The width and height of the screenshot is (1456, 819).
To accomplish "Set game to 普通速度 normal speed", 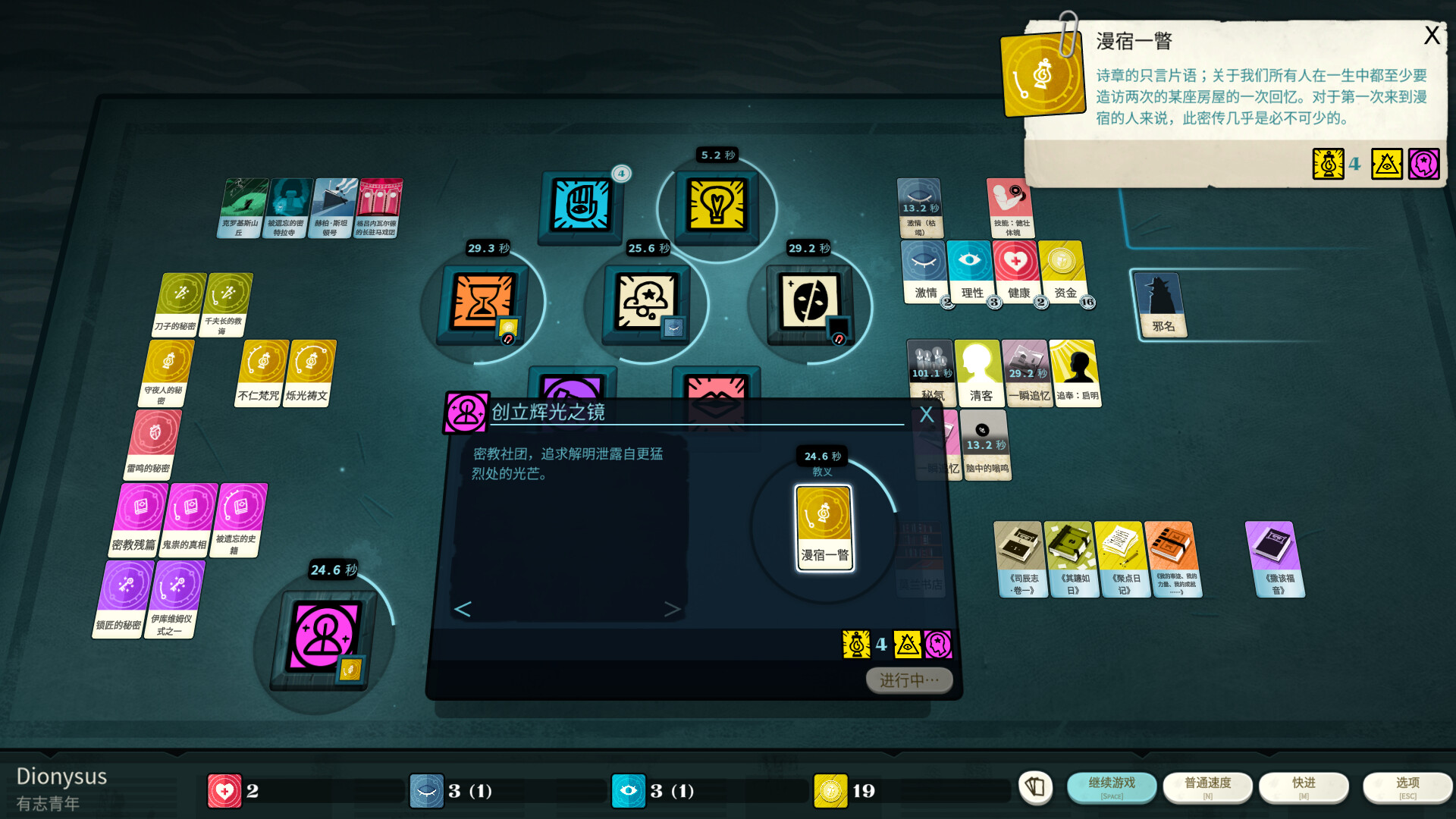I will point(1207,786).
